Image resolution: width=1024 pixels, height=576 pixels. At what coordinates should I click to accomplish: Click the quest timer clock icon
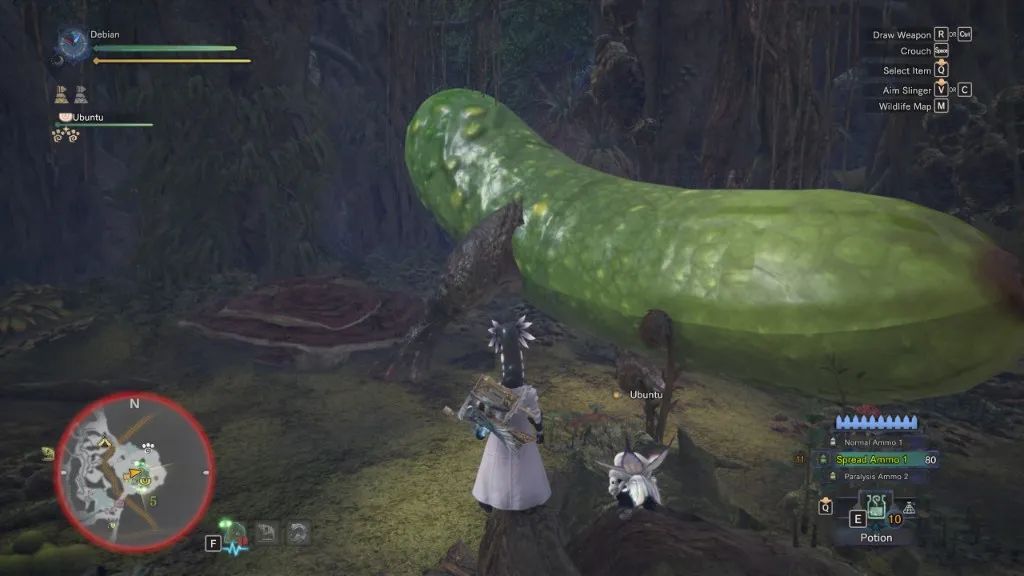pos(72,42)
